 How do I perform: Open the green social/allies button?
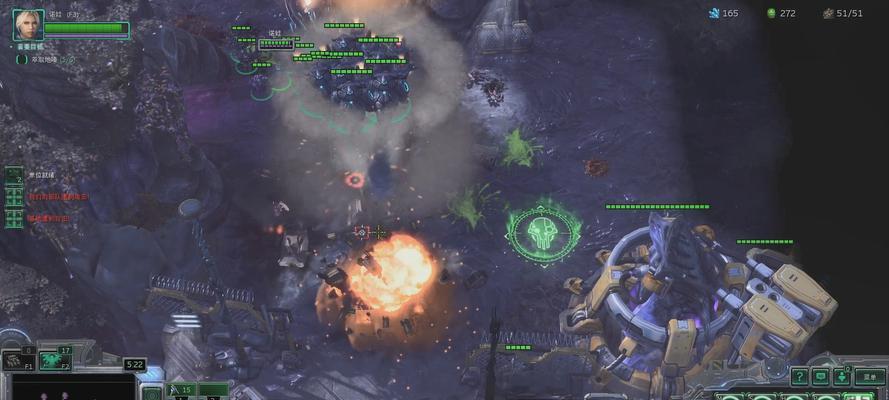pos(842,377)
